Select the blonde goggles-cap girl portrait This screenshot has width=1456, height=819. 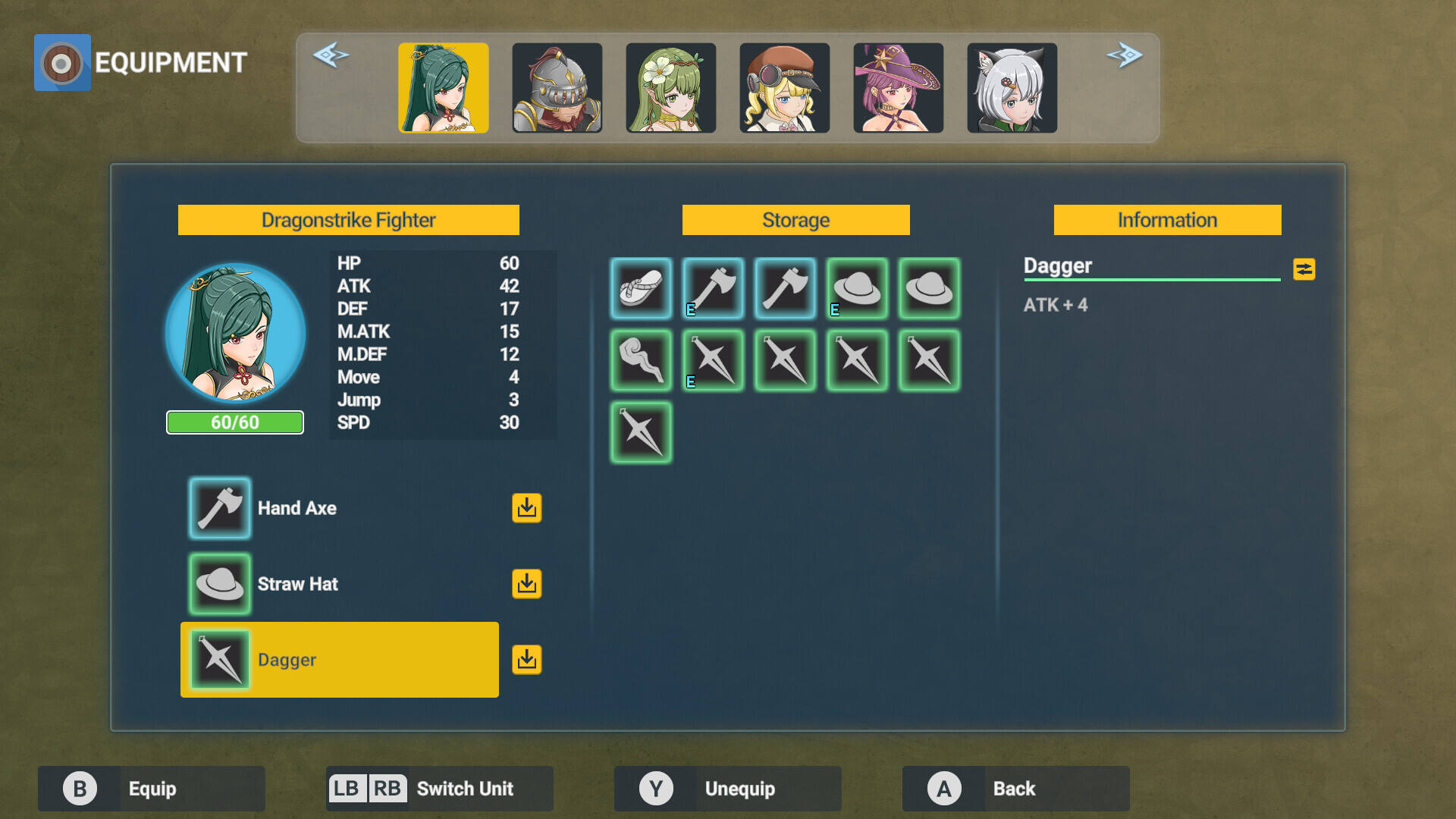click(x=785, y=88)
